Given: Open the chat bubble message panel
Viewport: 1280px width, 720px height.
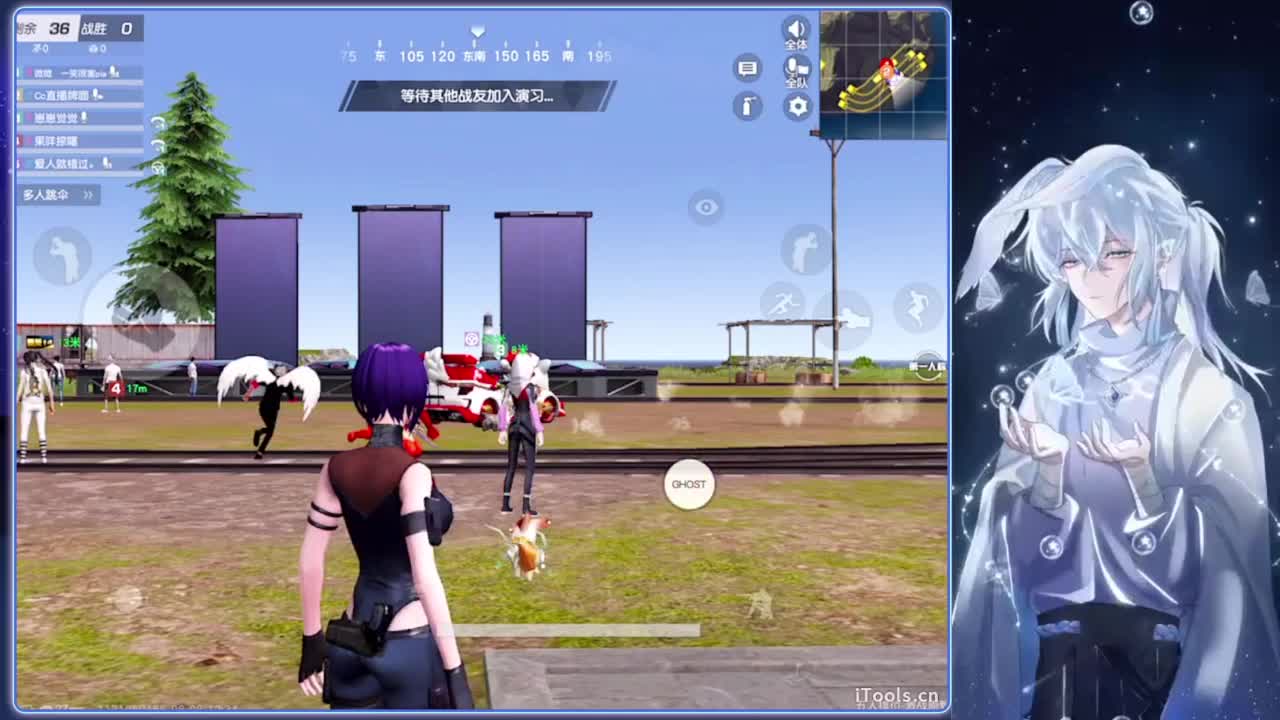Looking at the screenshot, I should click(x=747, y=68).
